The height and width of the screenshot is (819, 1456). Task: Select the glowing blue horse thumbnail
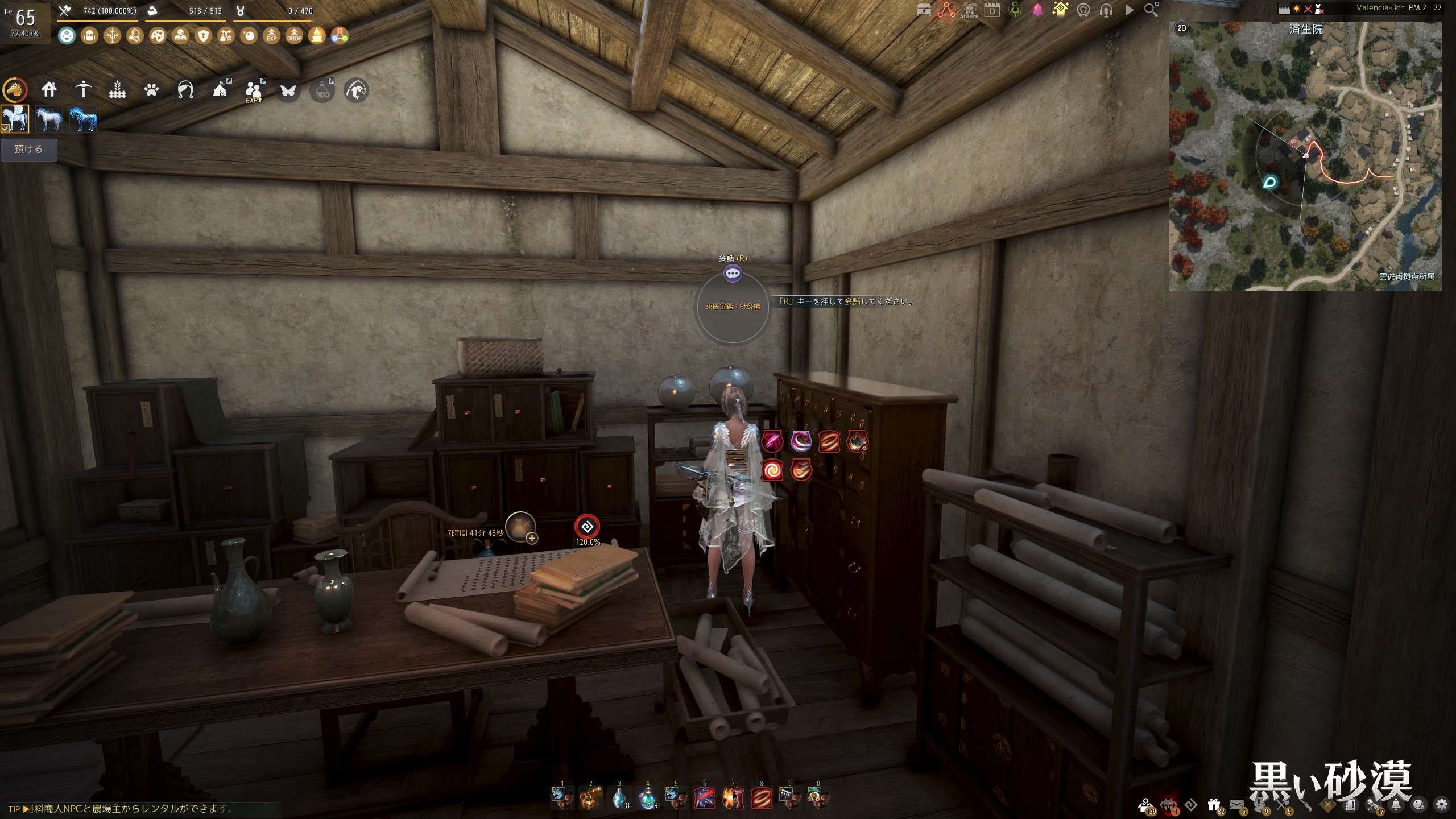(x=83, y=119)
